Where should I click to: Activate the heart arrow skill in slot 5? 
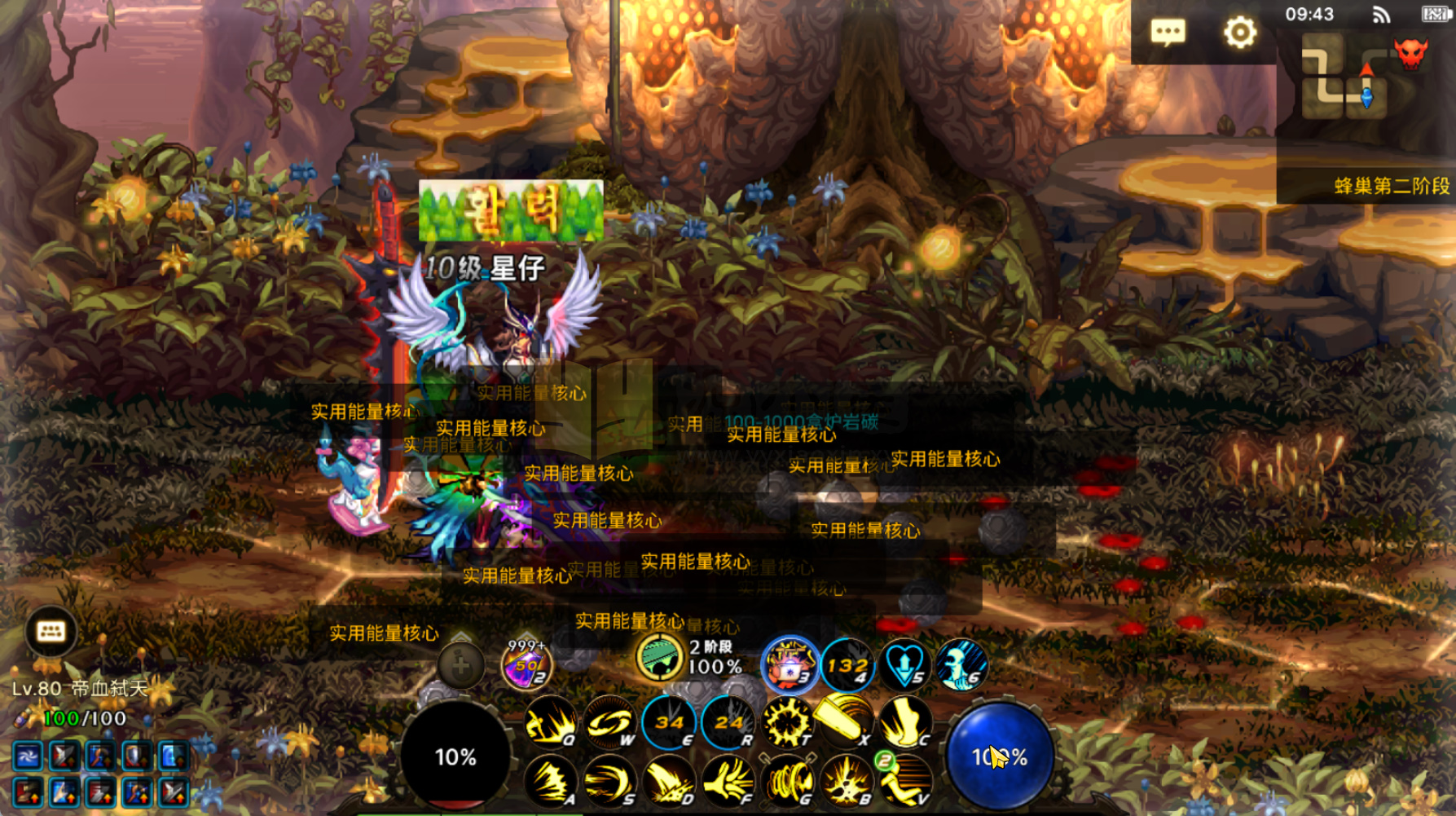click(904, 664)
